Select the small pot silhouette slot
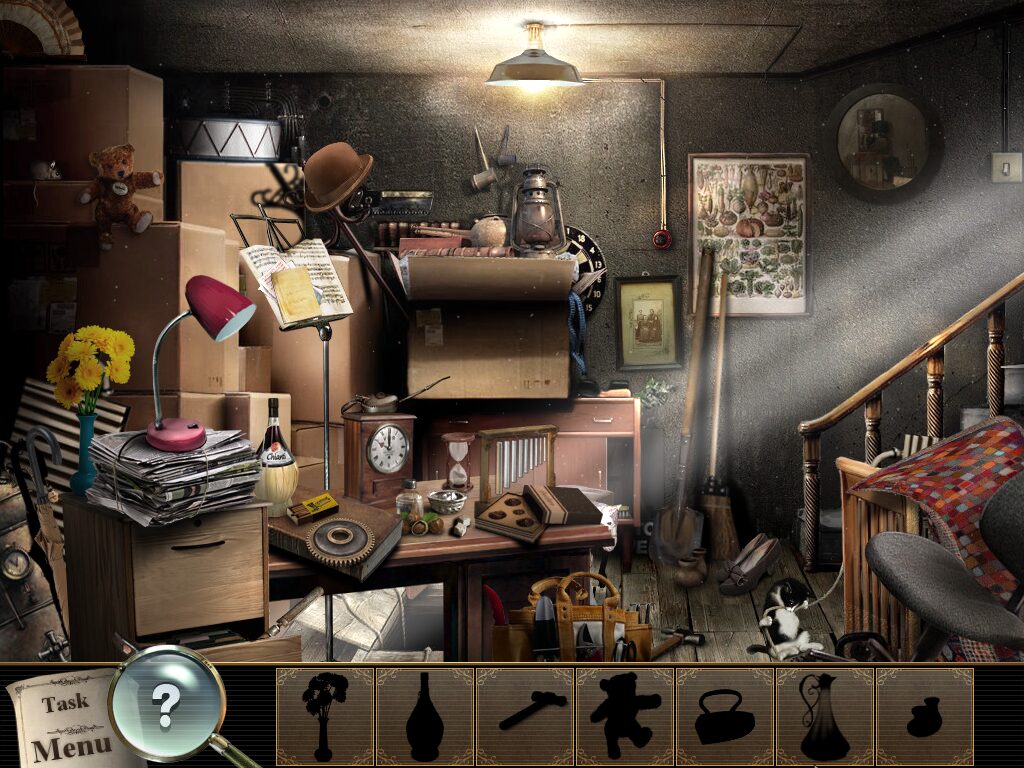 (x=925, y=716)
